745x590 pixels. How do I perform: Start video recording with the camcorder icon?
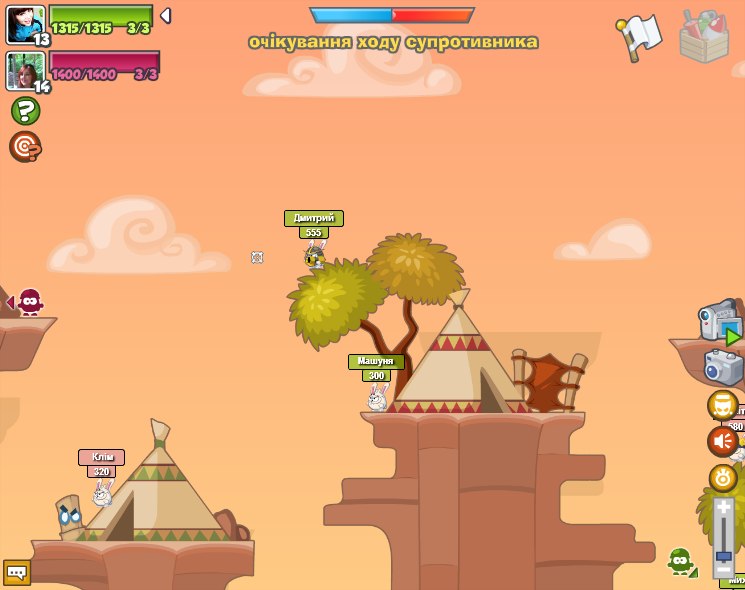(719, 323)
